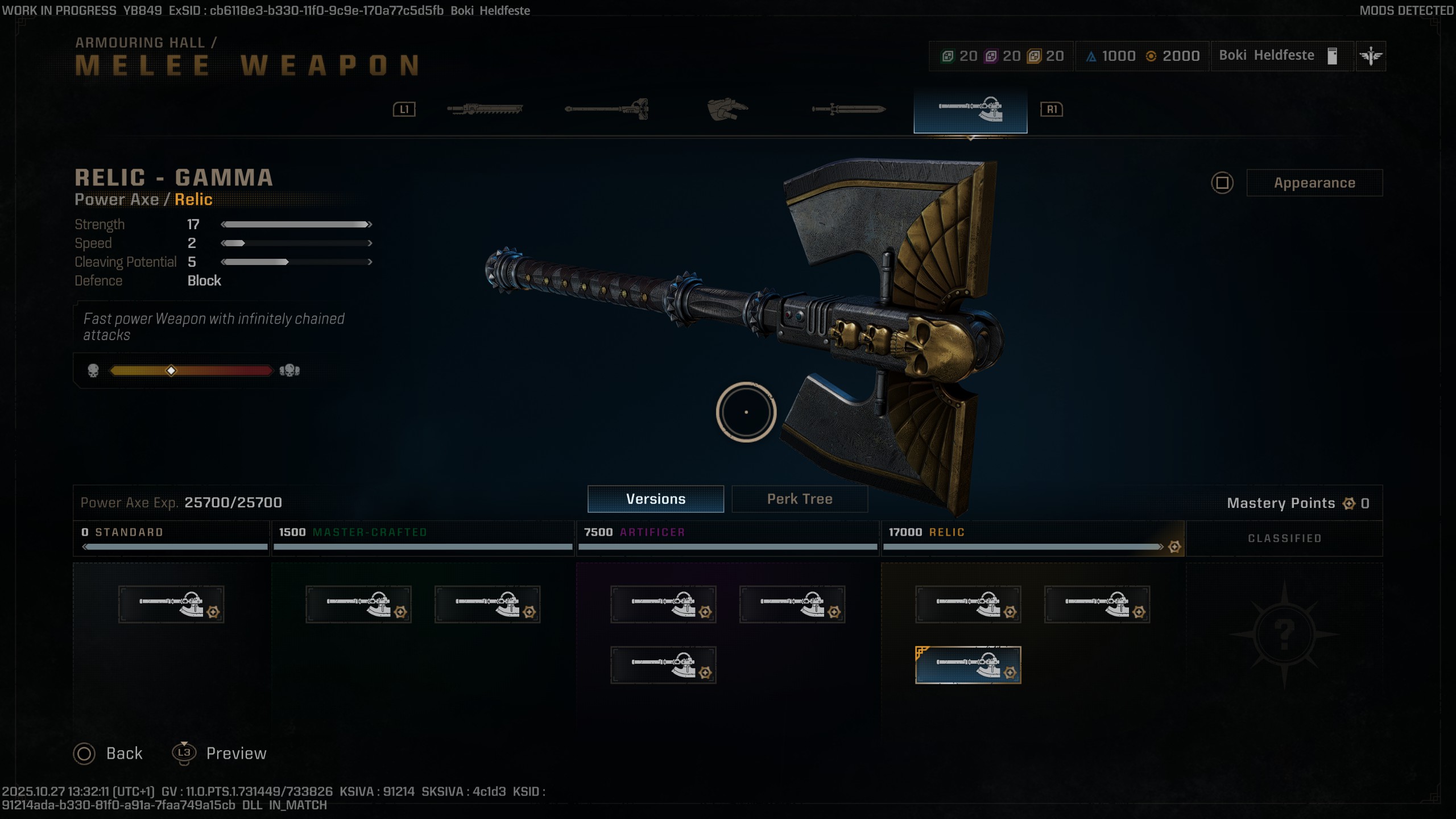This screenshot has width=1456, height=819.
Task: Switch to the Perk Tree tab
Action: click(799, 499)
